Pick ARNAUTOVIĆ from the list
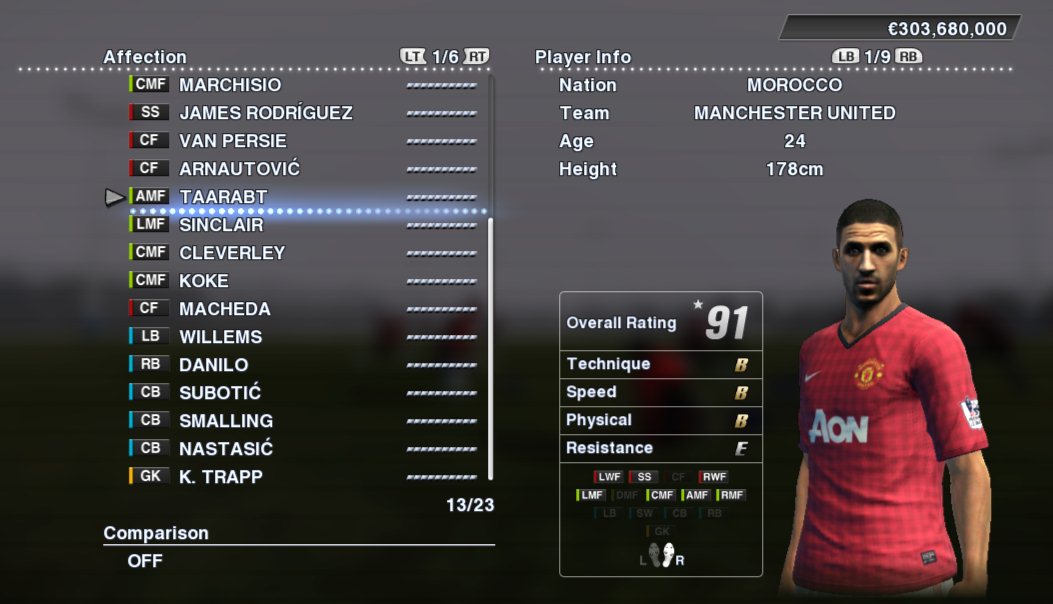The height and width of the screenshot is (604, 1053). coord(239,169)
